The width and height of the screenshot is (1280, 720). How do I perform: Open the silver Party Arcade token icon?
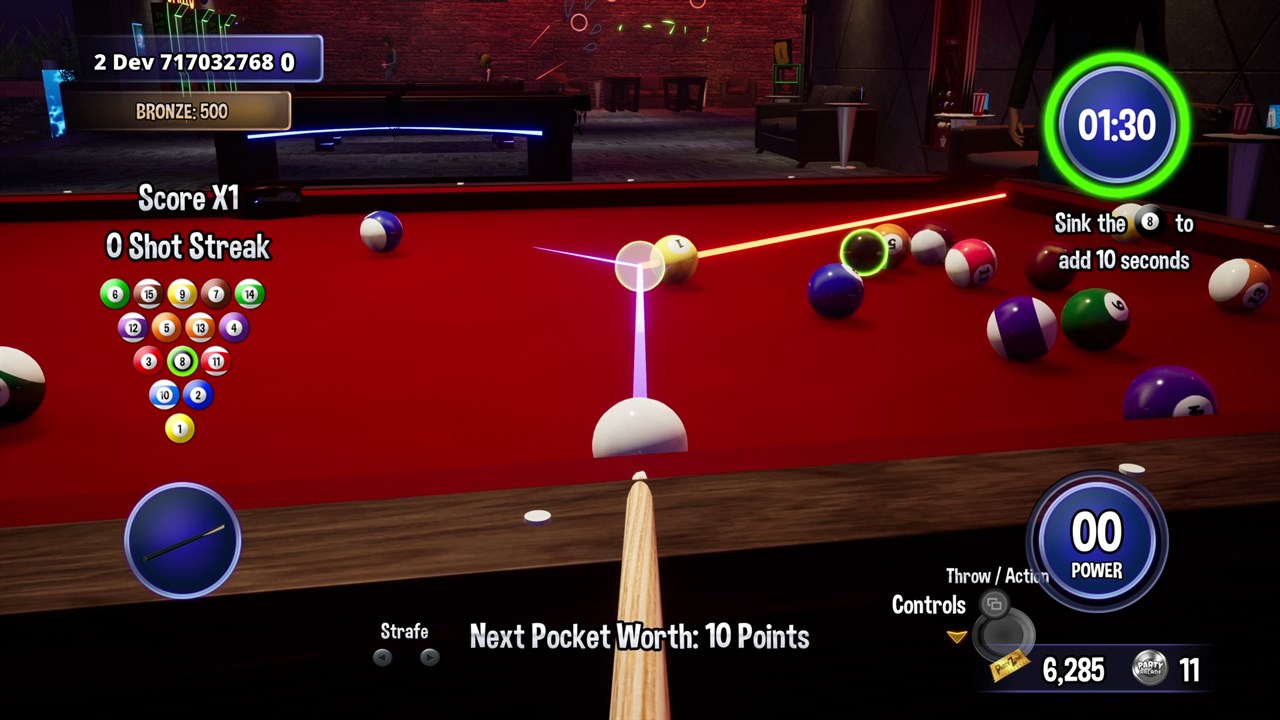click(x=1149, y=669)
